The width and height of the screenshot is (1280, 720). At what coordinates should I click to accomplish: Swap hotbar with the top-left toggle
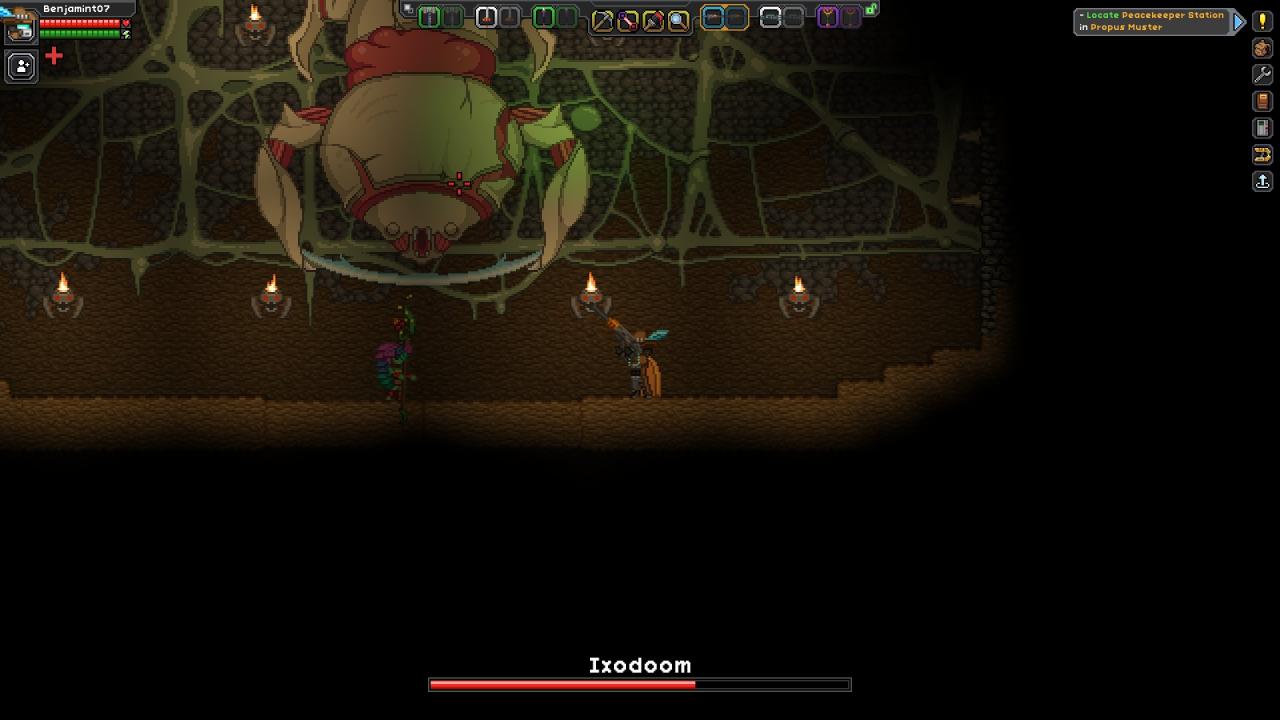[x=407, y=9]
